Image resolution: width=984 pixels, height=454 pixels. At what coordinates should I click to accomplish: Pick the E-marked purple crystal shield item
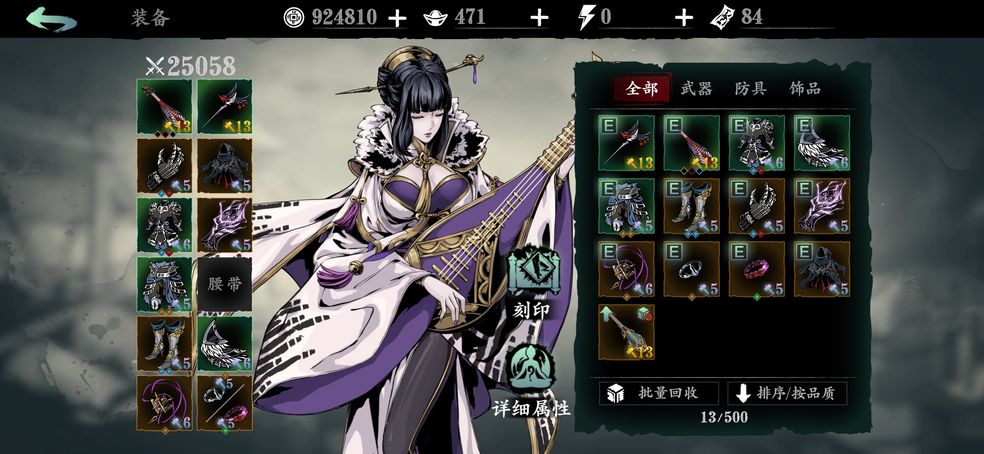click(822, 206)
